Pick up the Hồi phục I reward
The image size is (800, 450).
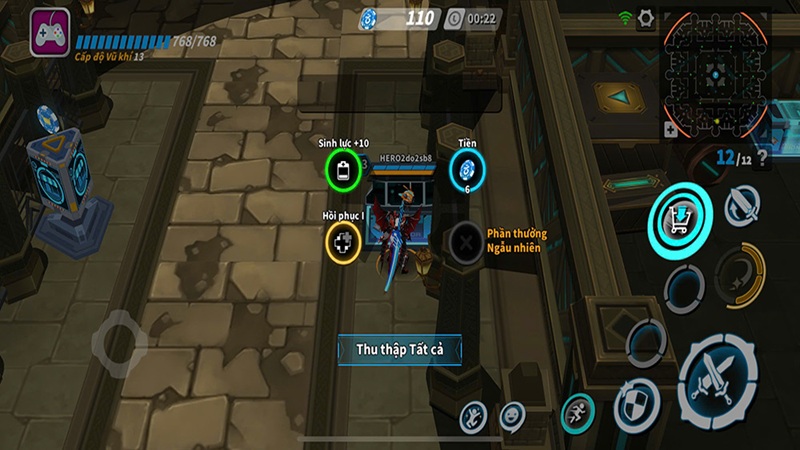(x=342, y=241)
